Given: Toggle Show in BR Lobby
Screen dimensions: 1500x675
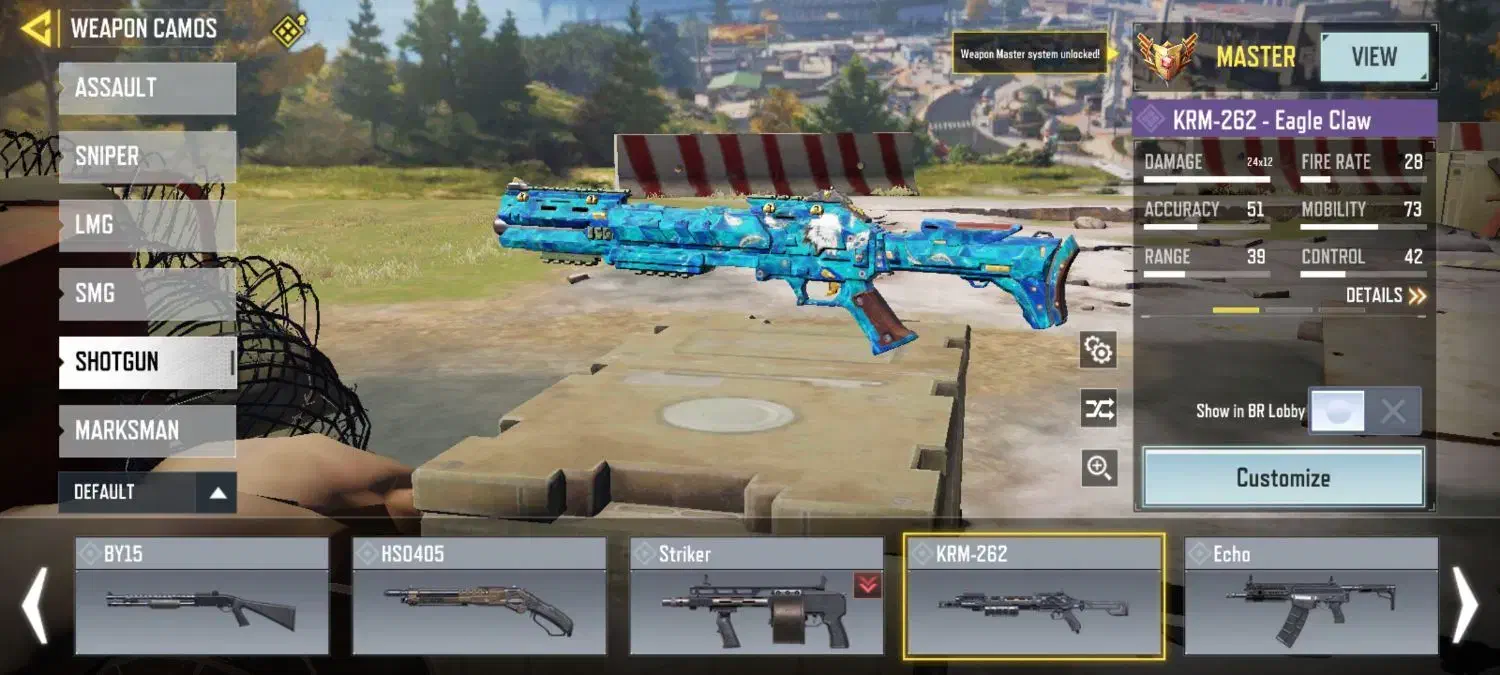Looking at the screenshot, I should 1364,411.
